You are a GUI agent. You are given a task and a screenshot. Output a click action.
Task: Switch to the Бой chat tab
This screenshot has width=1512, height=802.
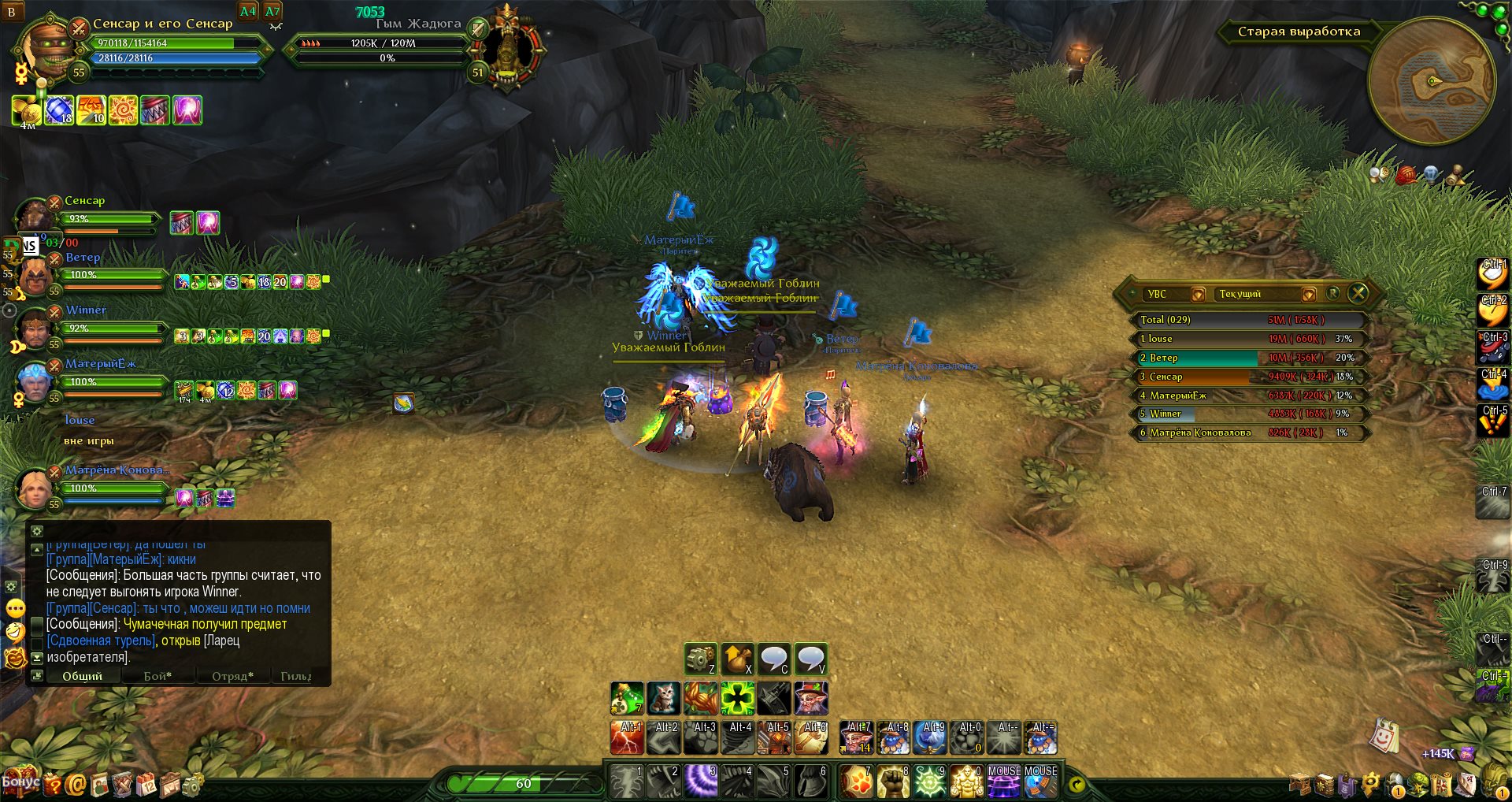coord(157,676)
